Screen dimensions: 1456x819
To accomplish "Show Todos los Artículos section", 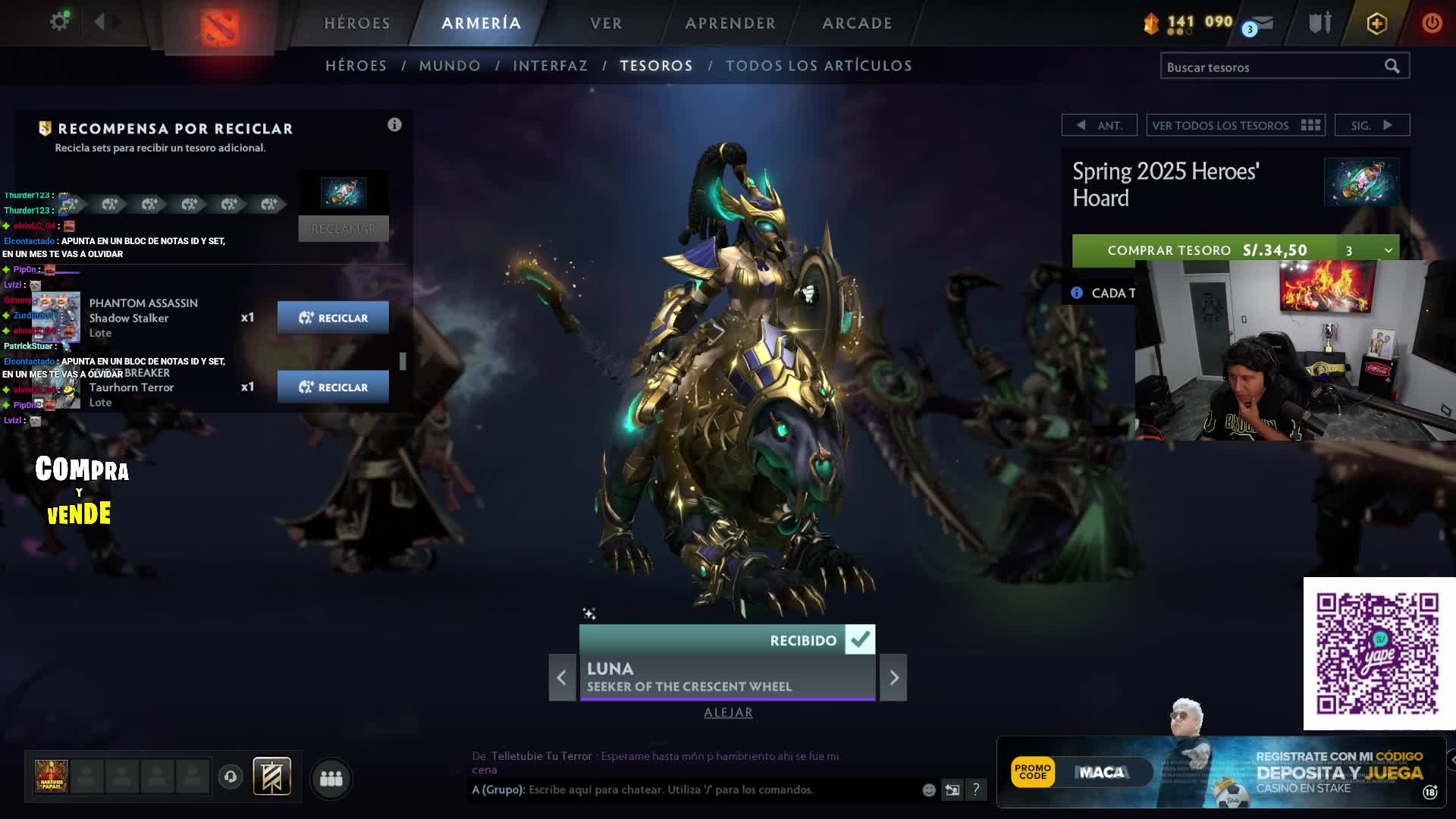I will pos(819,66).
